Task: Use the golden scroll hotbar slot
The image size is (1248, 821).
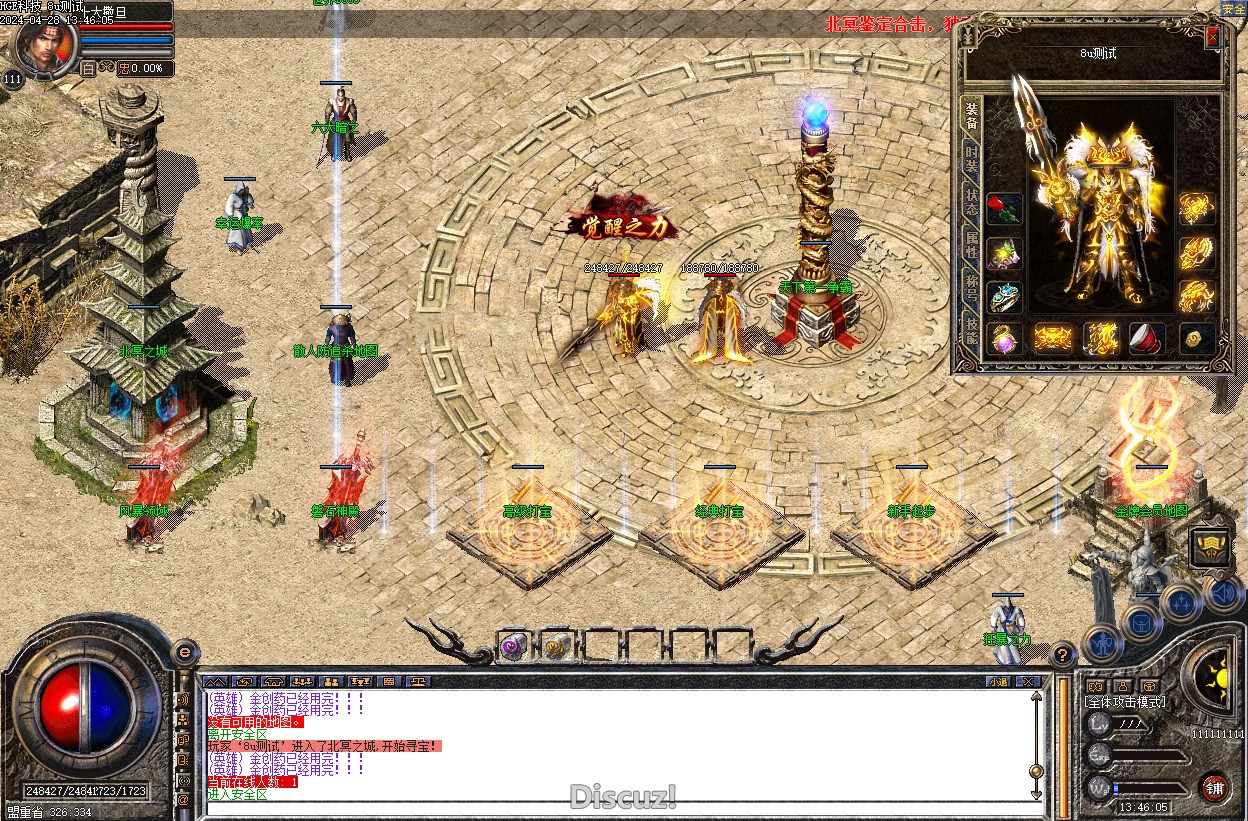Action: pyautogui.click(x=557, y=647)
